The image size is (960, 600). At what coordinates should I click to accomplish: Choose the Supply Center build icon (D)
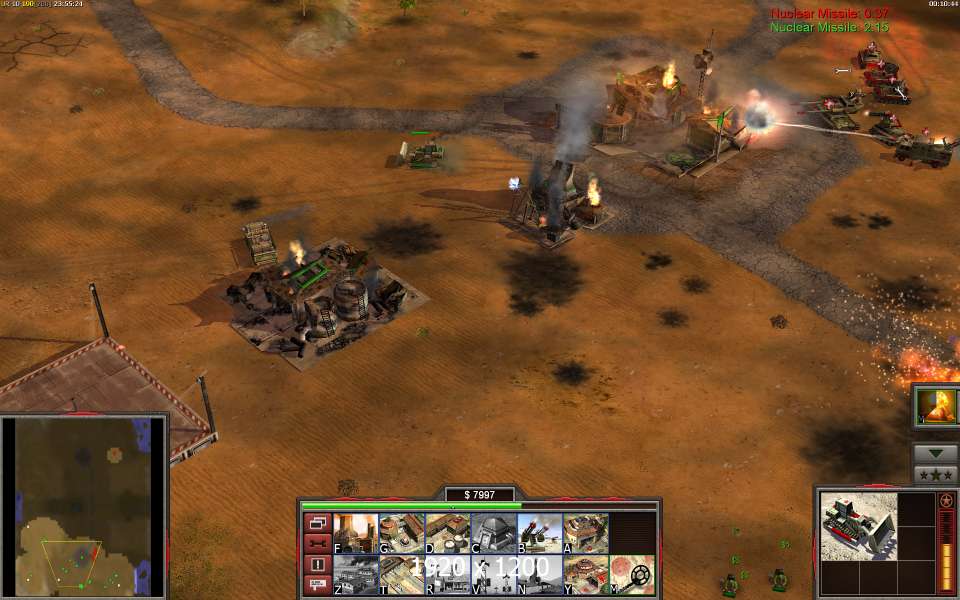(446, 533)
